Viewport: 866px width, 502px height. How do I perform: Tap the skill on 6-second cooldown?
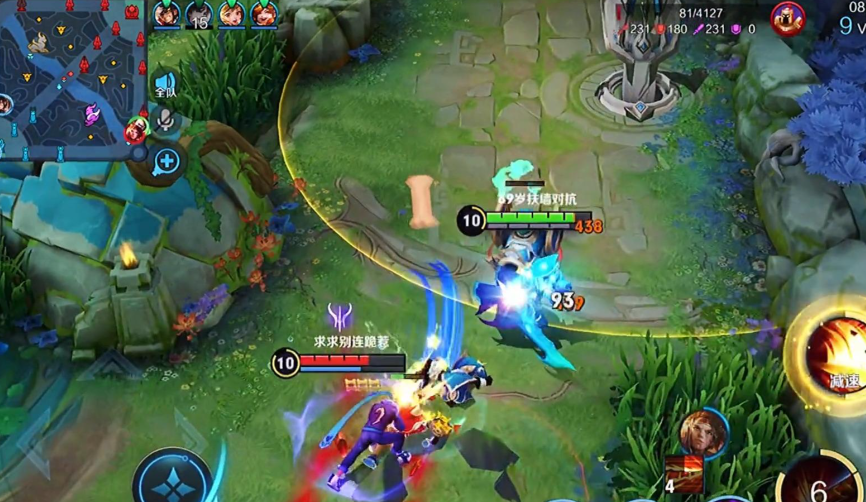coord(822,484)
